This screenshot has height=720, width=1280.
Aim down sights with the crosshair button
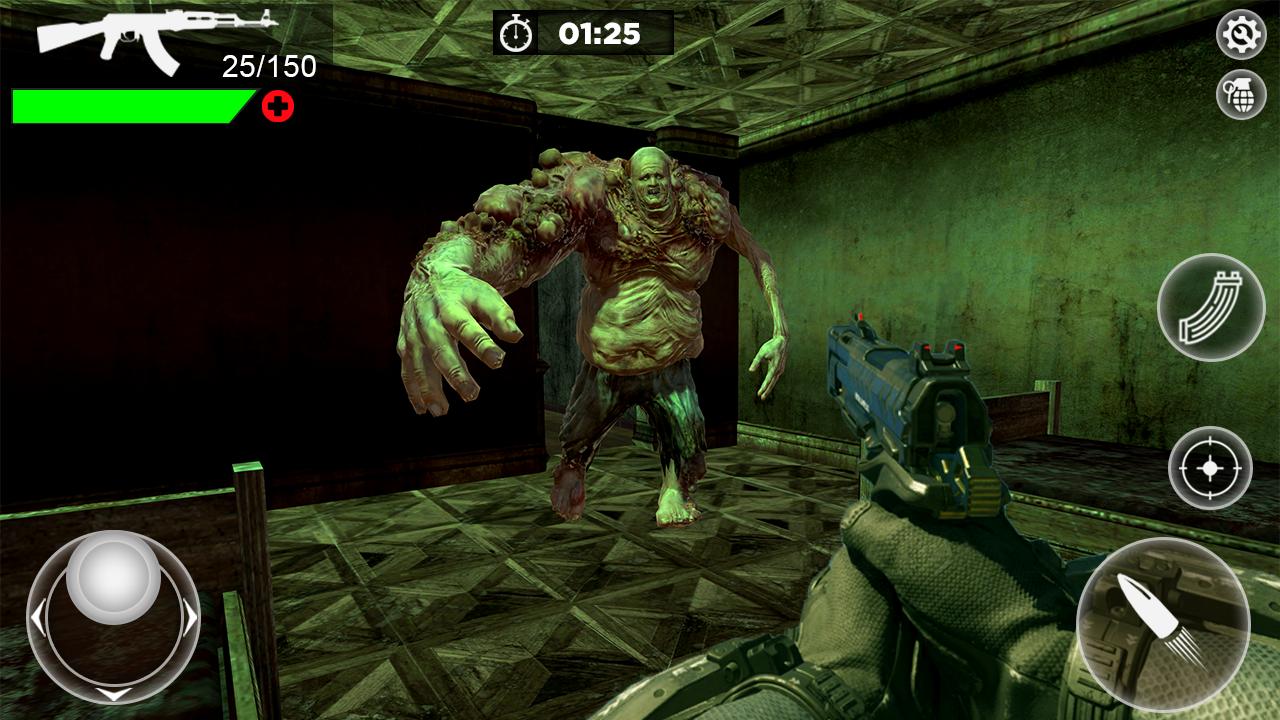click(1210, 468)
